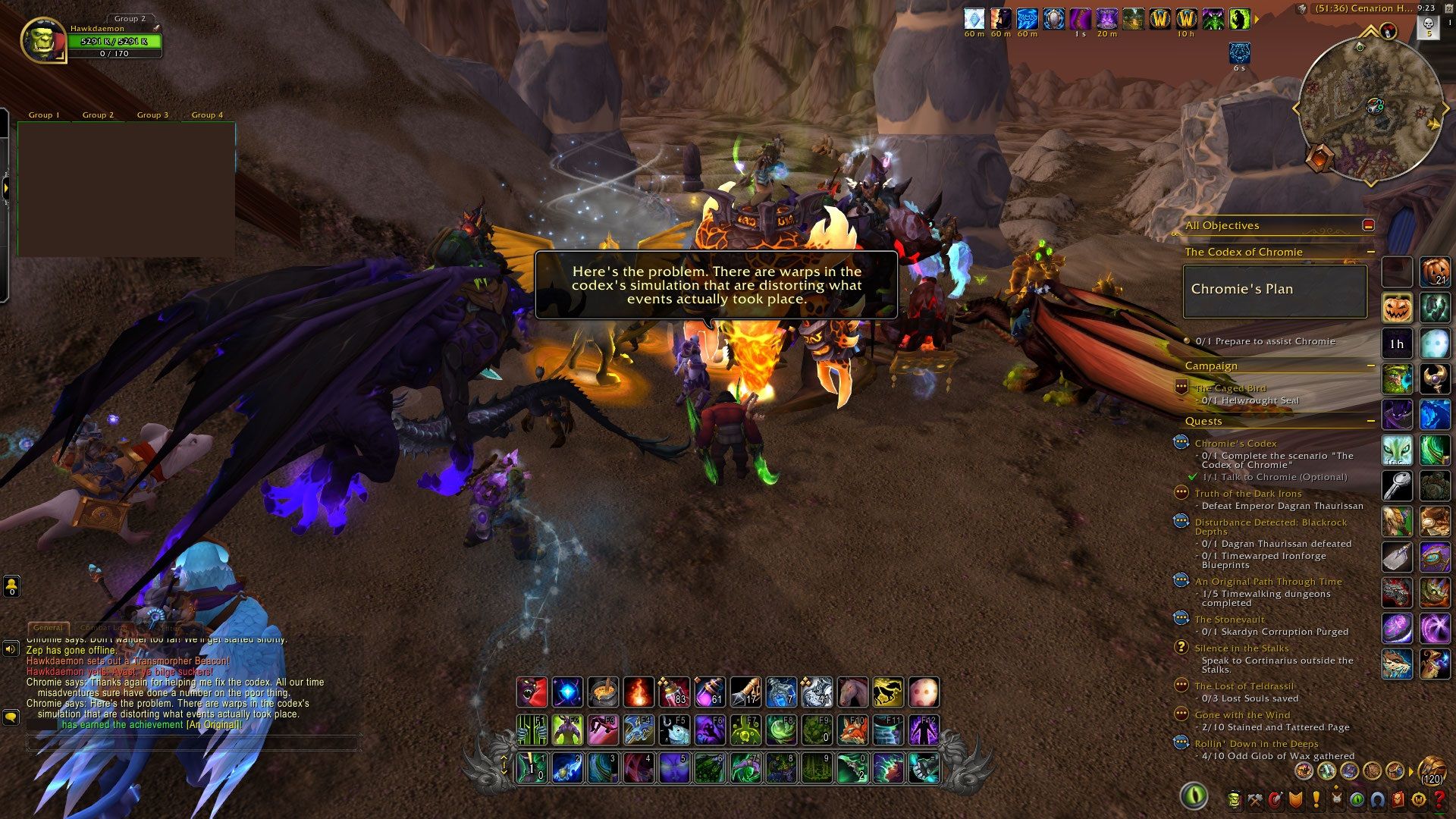Switch to the Combat Log chat tab
The width and height of the screenshot is (1456, 819).
point(103,627)
